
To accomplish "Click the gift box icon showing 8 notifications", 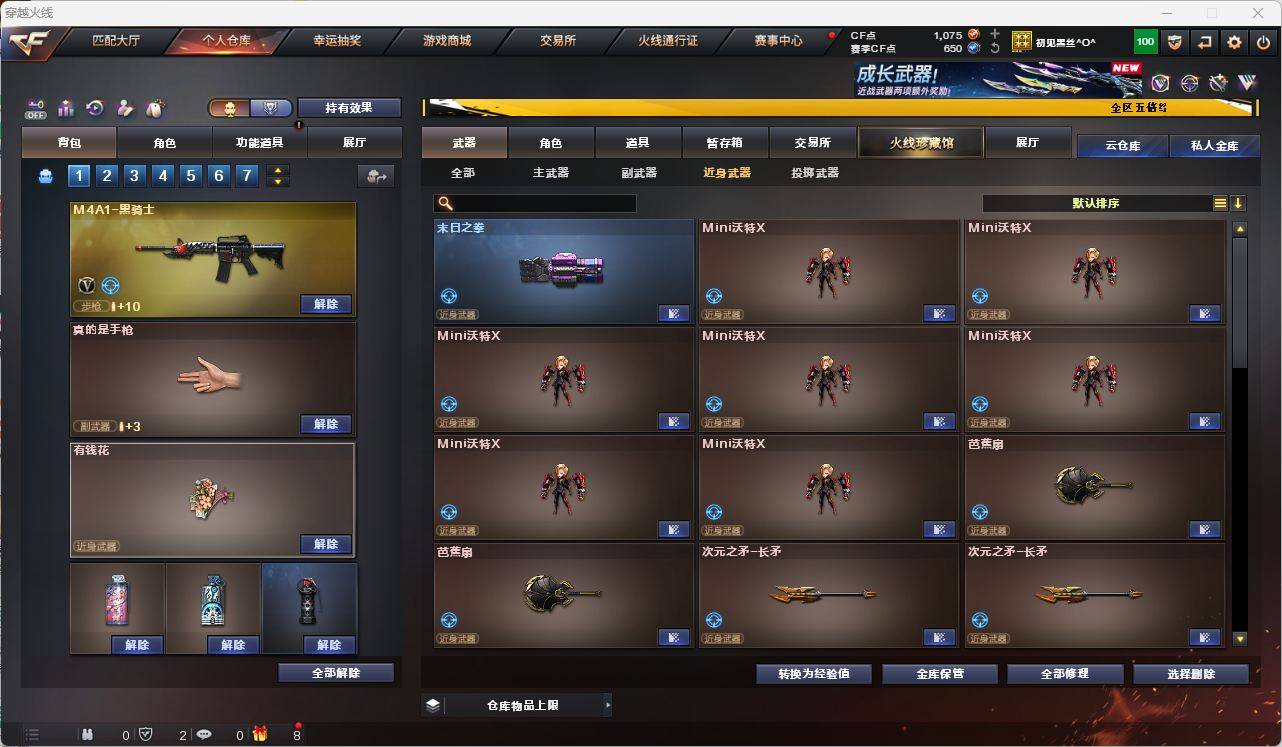I will point(260,733).
